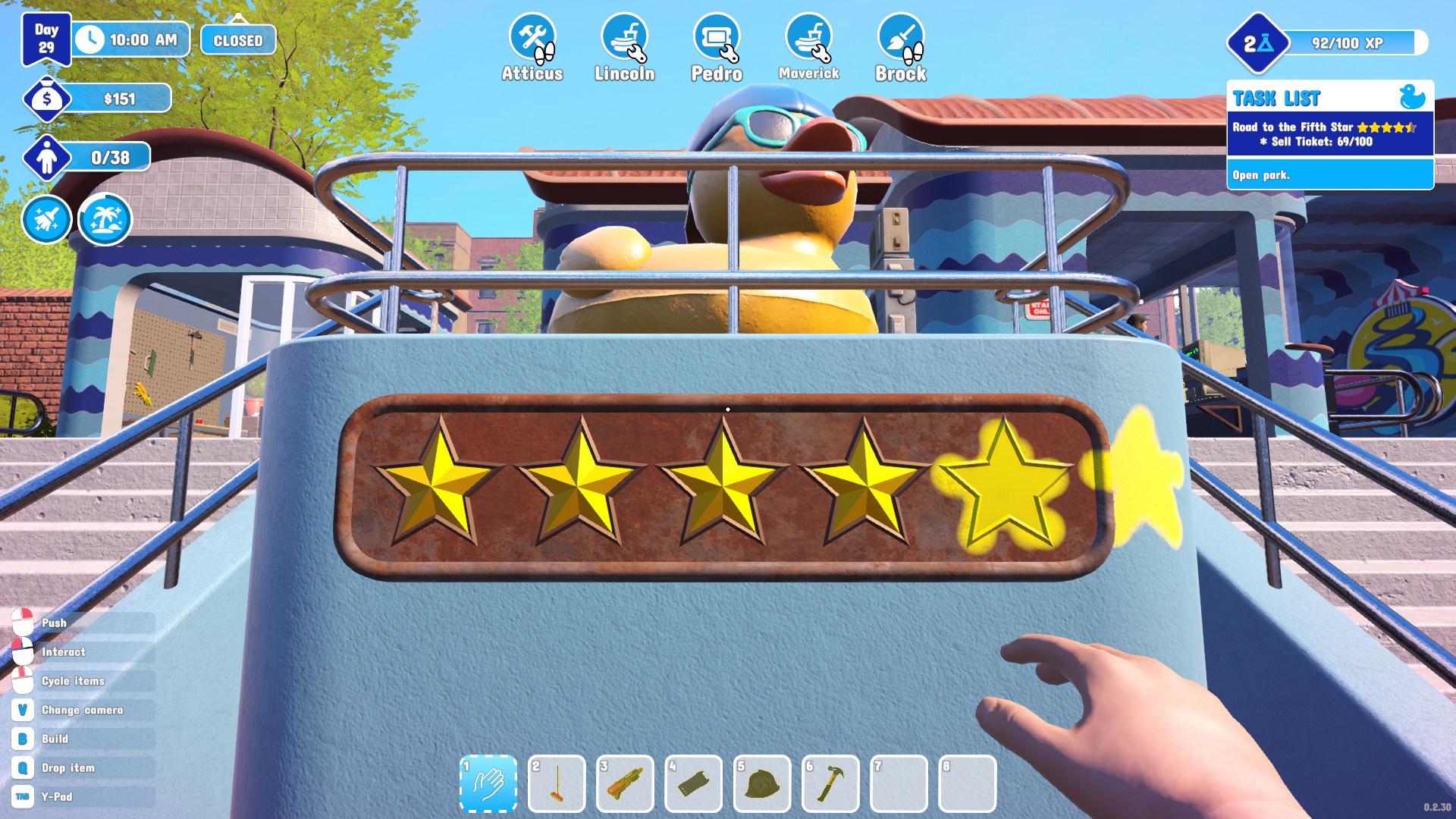Equip the hammer from the hotbar
Image resolution: width=1456 pixels, height=819 pixels.
(830, 783)
